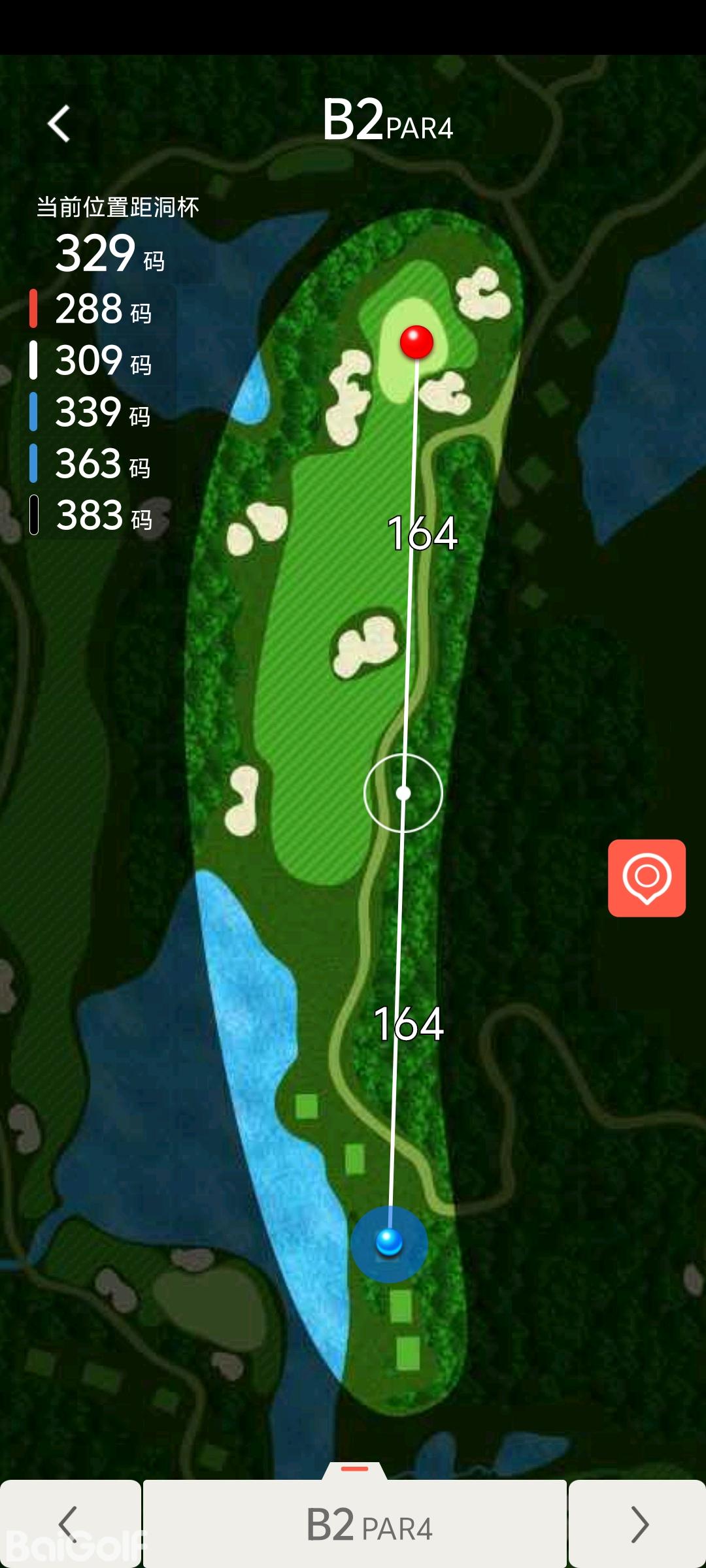Open the B2 PAR4 bottom panel
This screenshot has width=706, height=1568.
click(x=355, y=1524)
